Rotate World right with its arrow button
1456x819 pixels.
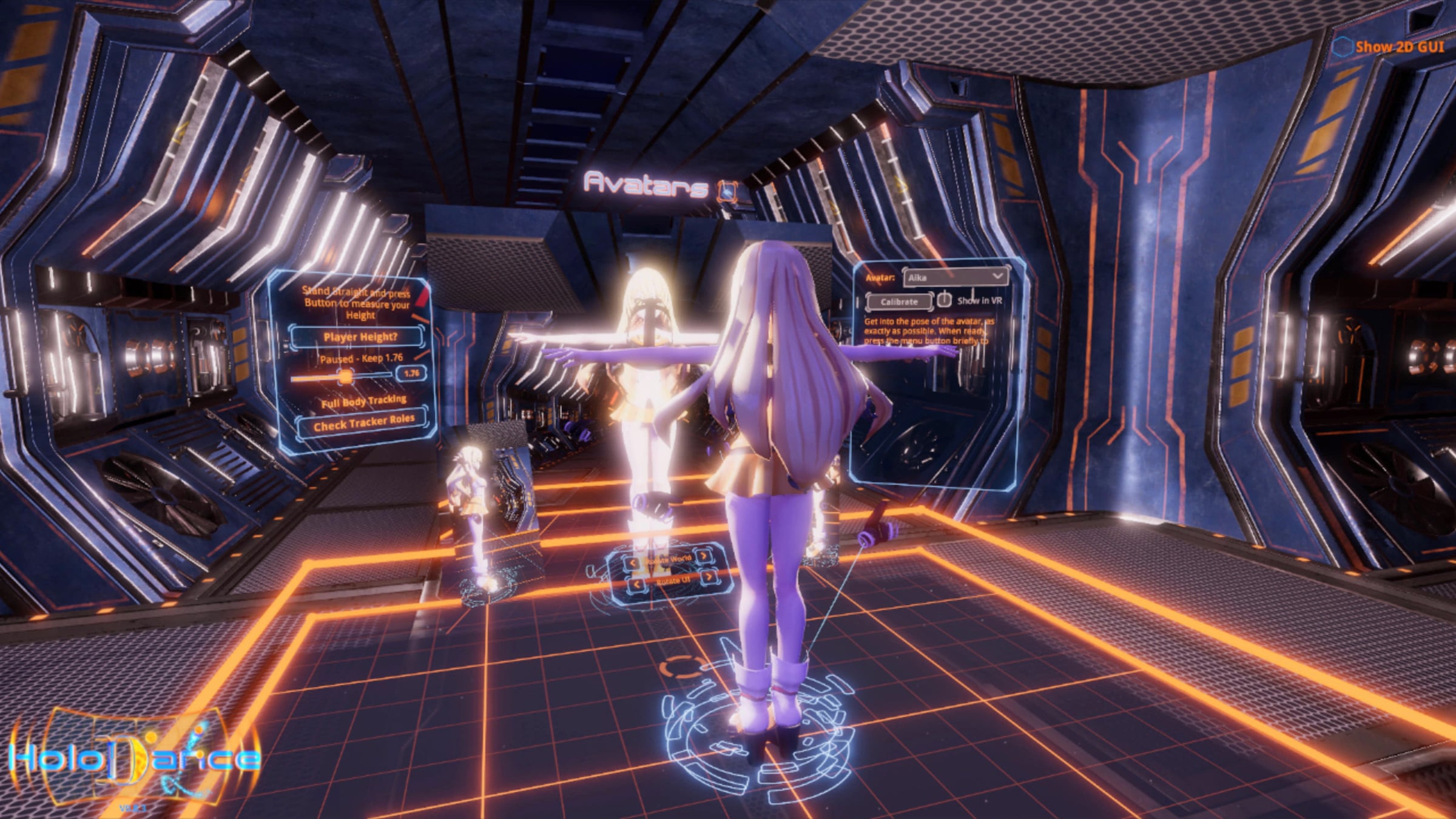coord(703,556)
